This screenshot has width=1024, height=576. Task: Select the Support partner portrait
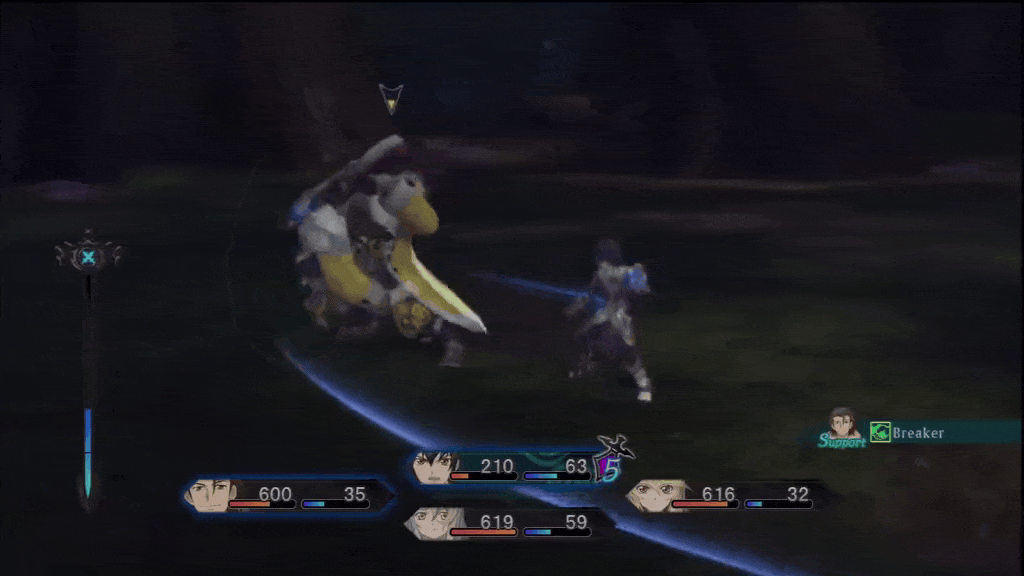click(x=844, y=423)
